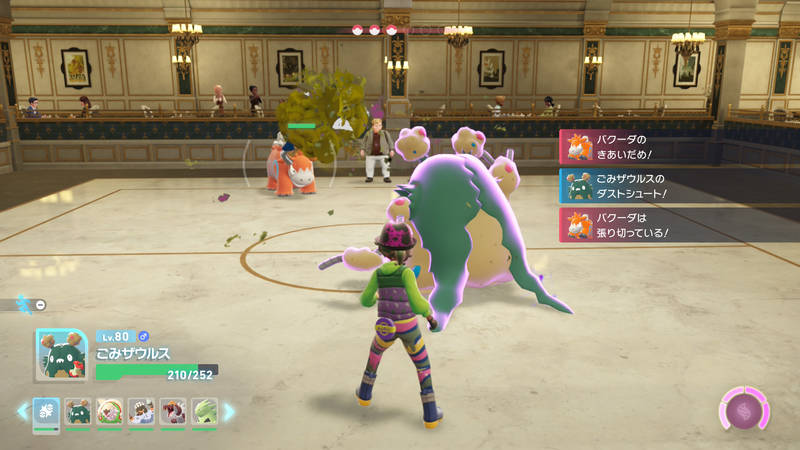800x450 pixels.
Task: Switch to the red and black Pokémon slot
Action: pyautogui.click(x=173, y=411)
